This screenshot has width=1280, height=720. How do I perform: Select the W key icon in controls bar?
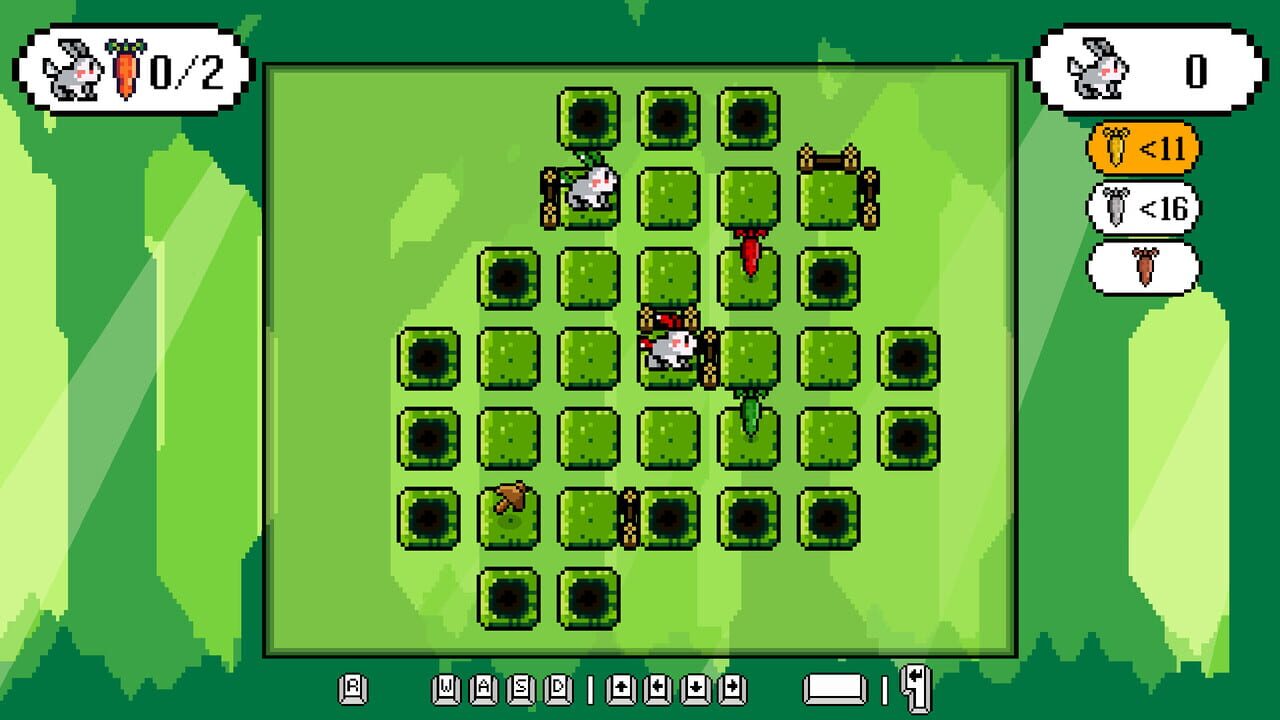(444, 688)
